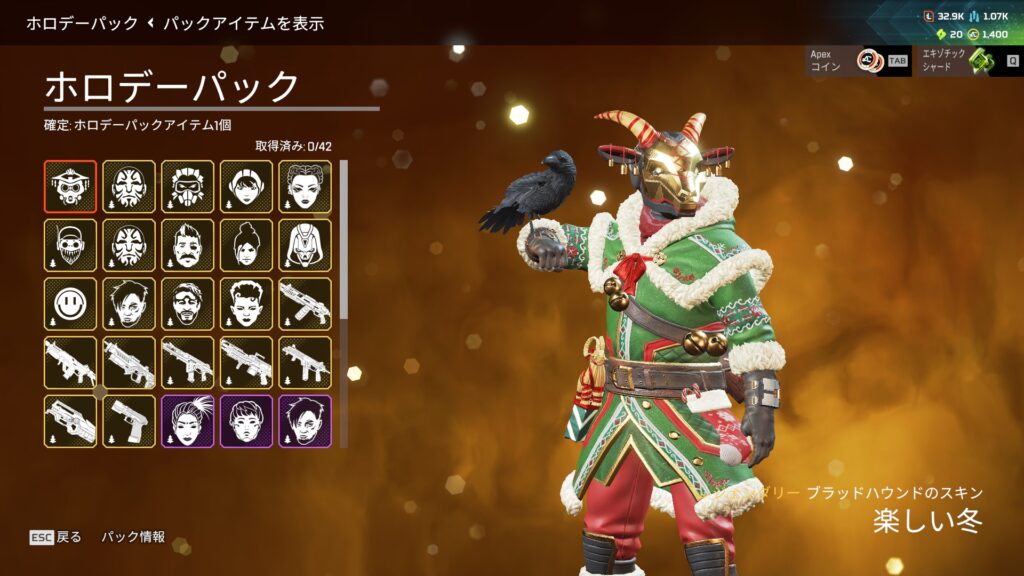Viewport: 1024px width, 576px height.
Task: Select the face tile wearing cap and beard
Action: click(70, 246)
